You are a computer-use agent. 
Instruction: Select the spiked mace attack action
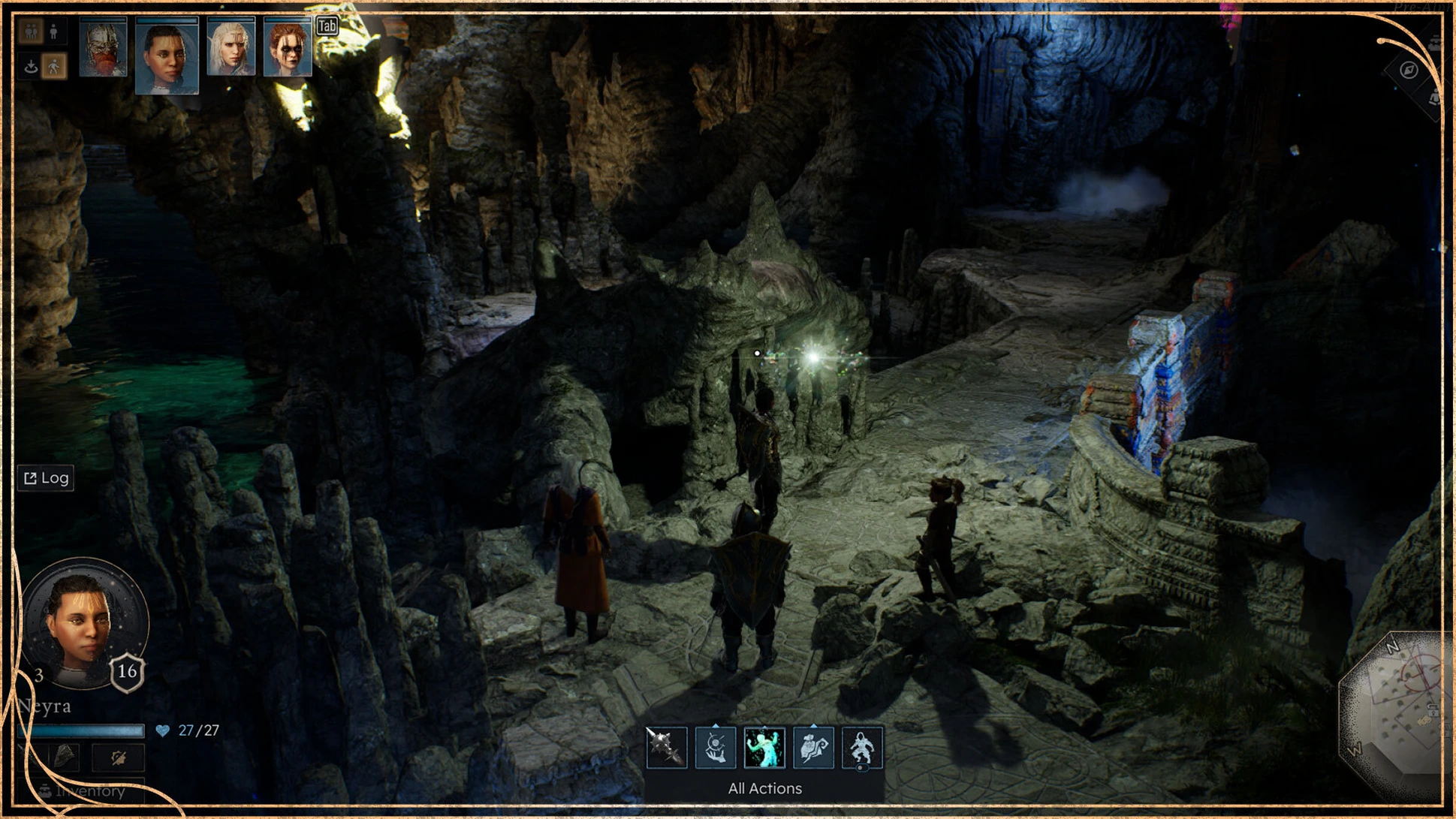click(x=666, y=748)
